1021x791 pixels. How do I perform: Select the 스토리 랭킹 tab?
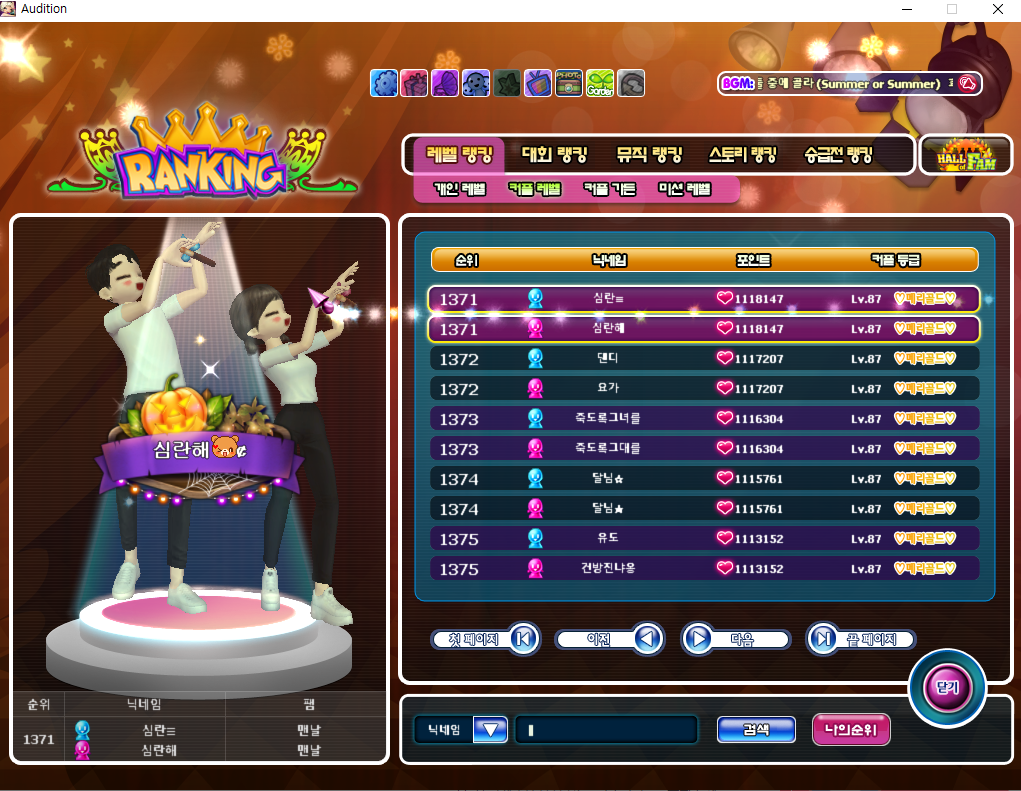coord(742,155)
